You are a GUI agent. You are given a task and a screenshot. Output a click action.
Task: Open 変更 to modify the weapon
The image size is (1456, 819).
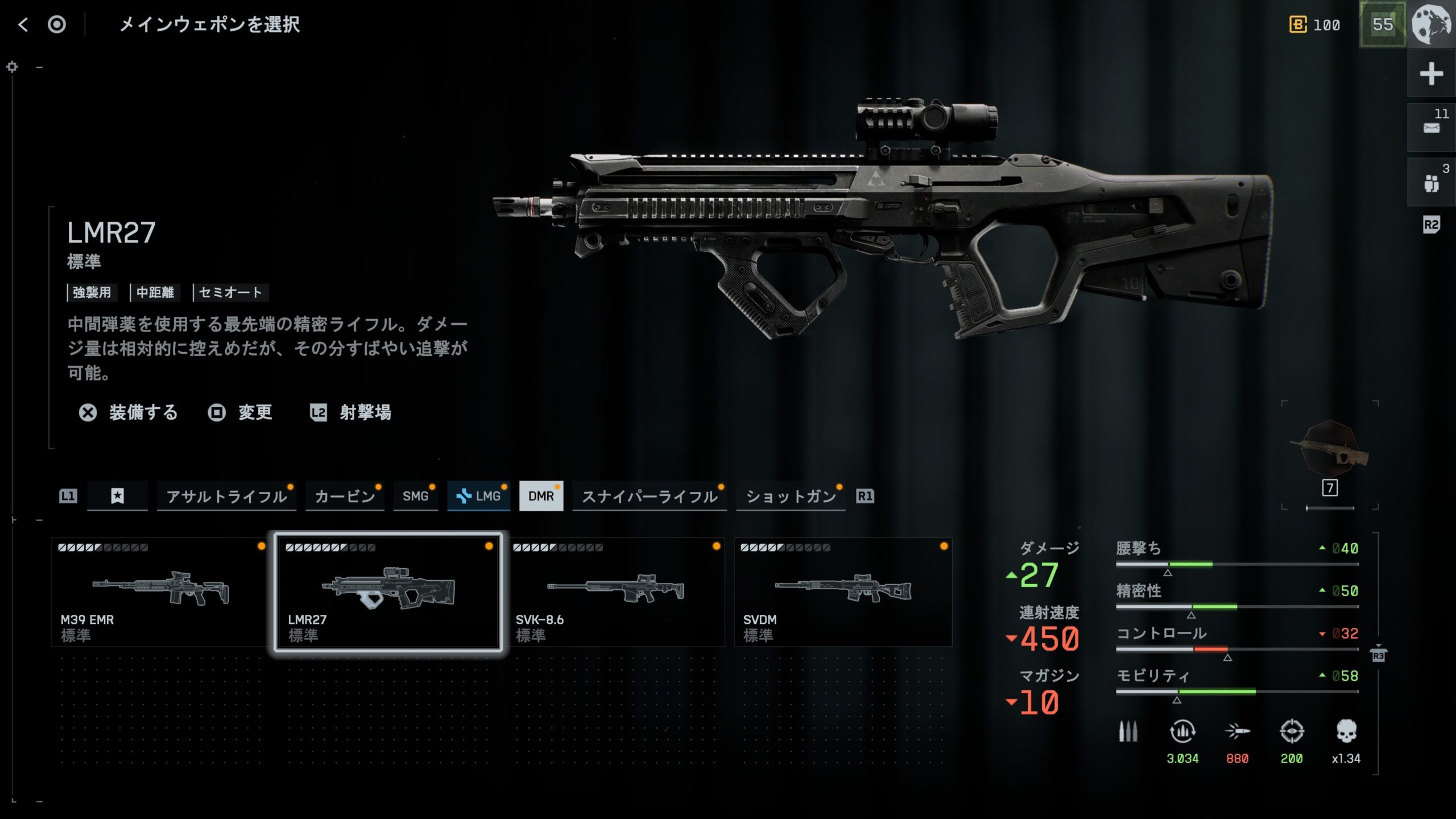[241, 412]
